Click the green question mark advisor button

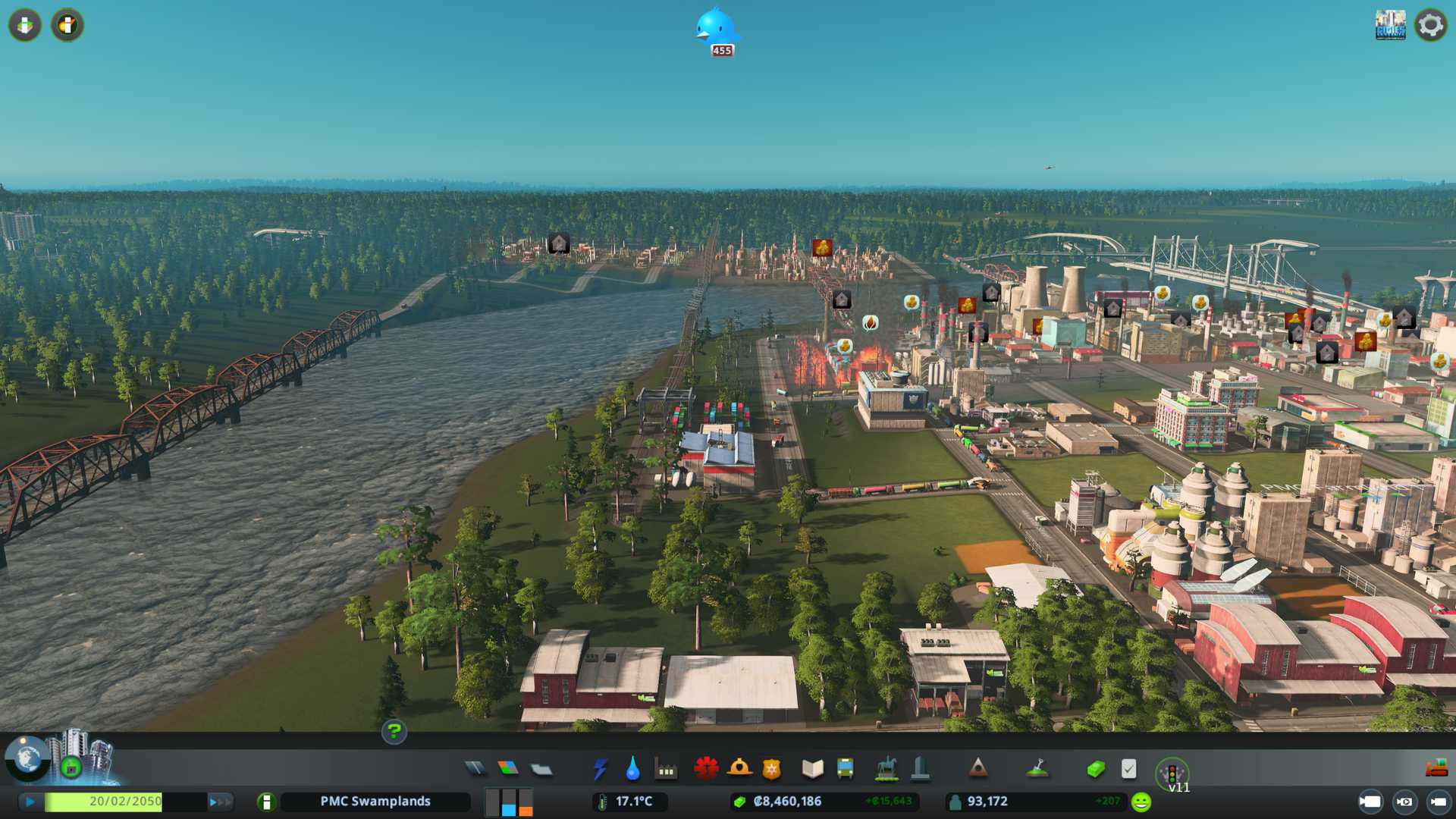tap(394, 732)
